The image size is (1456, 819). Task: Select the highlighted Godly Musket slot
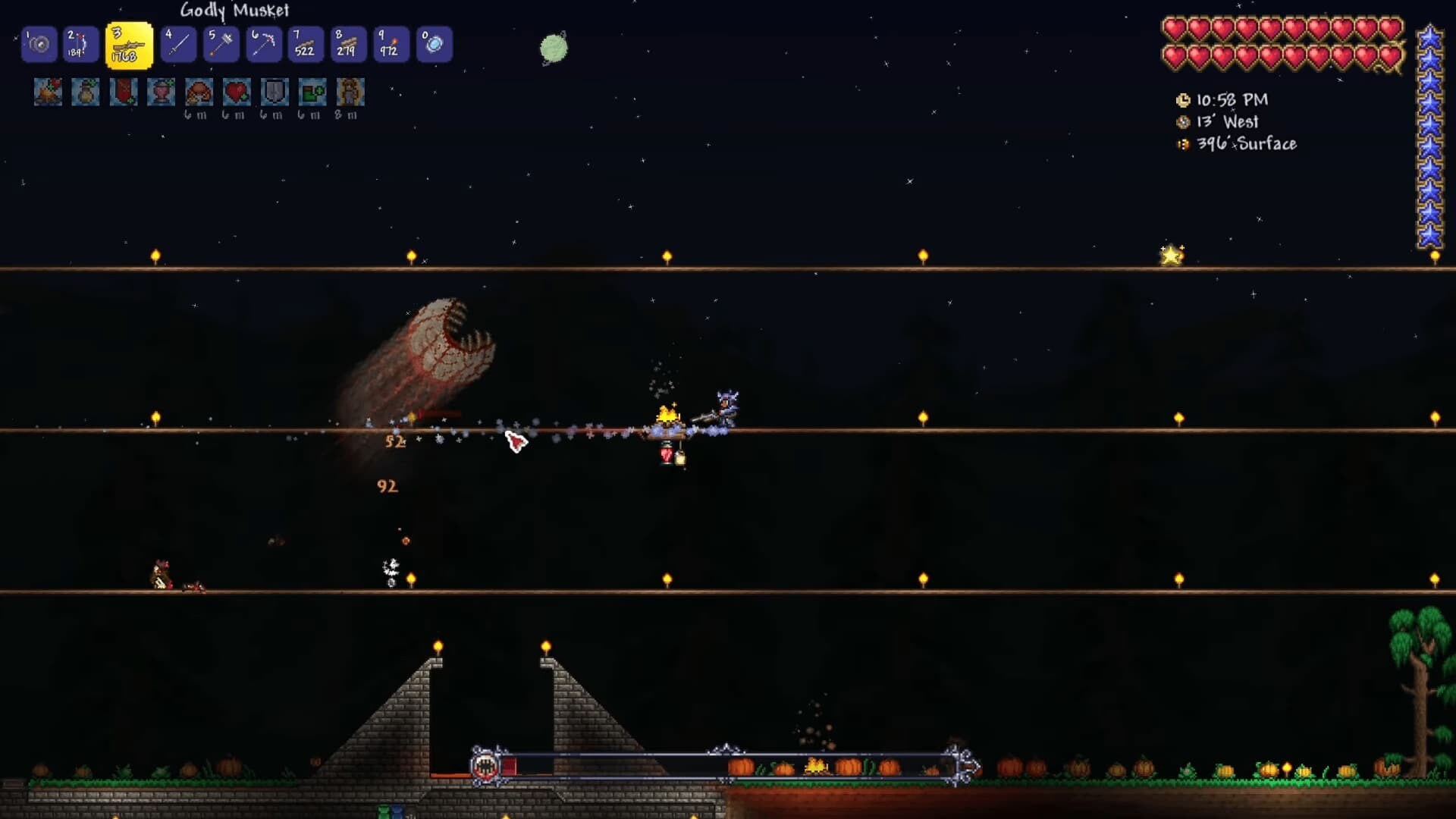click(129, 45)
